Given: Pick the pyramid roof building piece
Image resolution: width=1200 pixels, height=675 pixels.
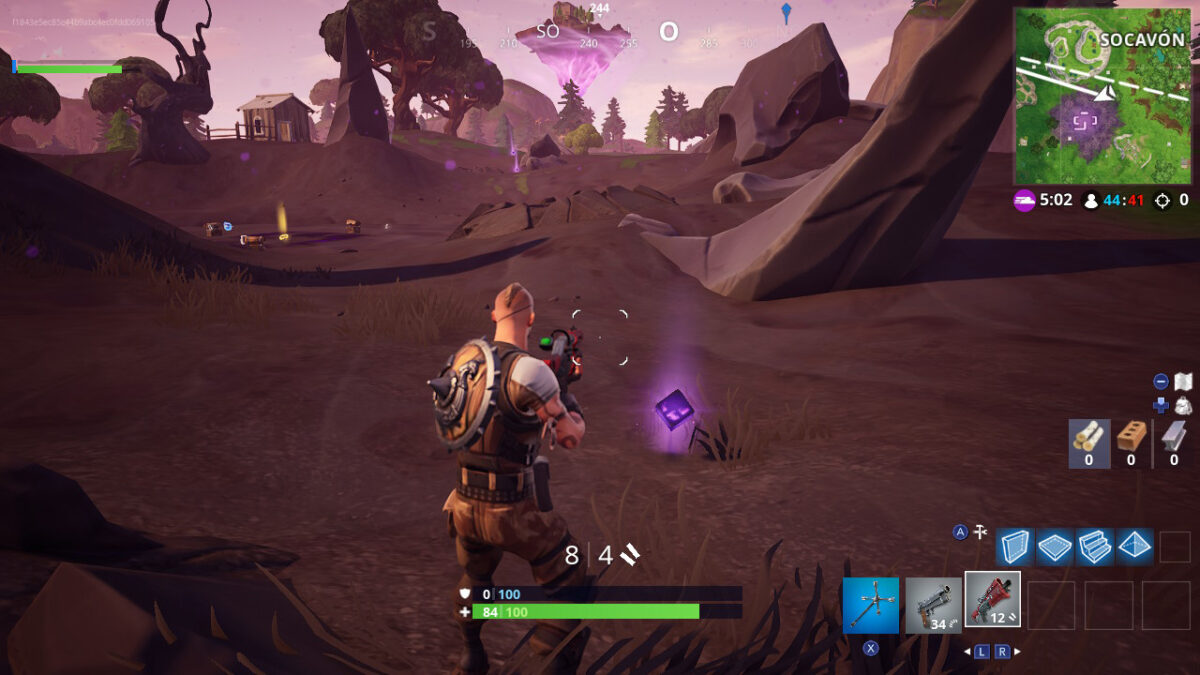Looking at the screenshot, I should click(x=1135, y=547).
